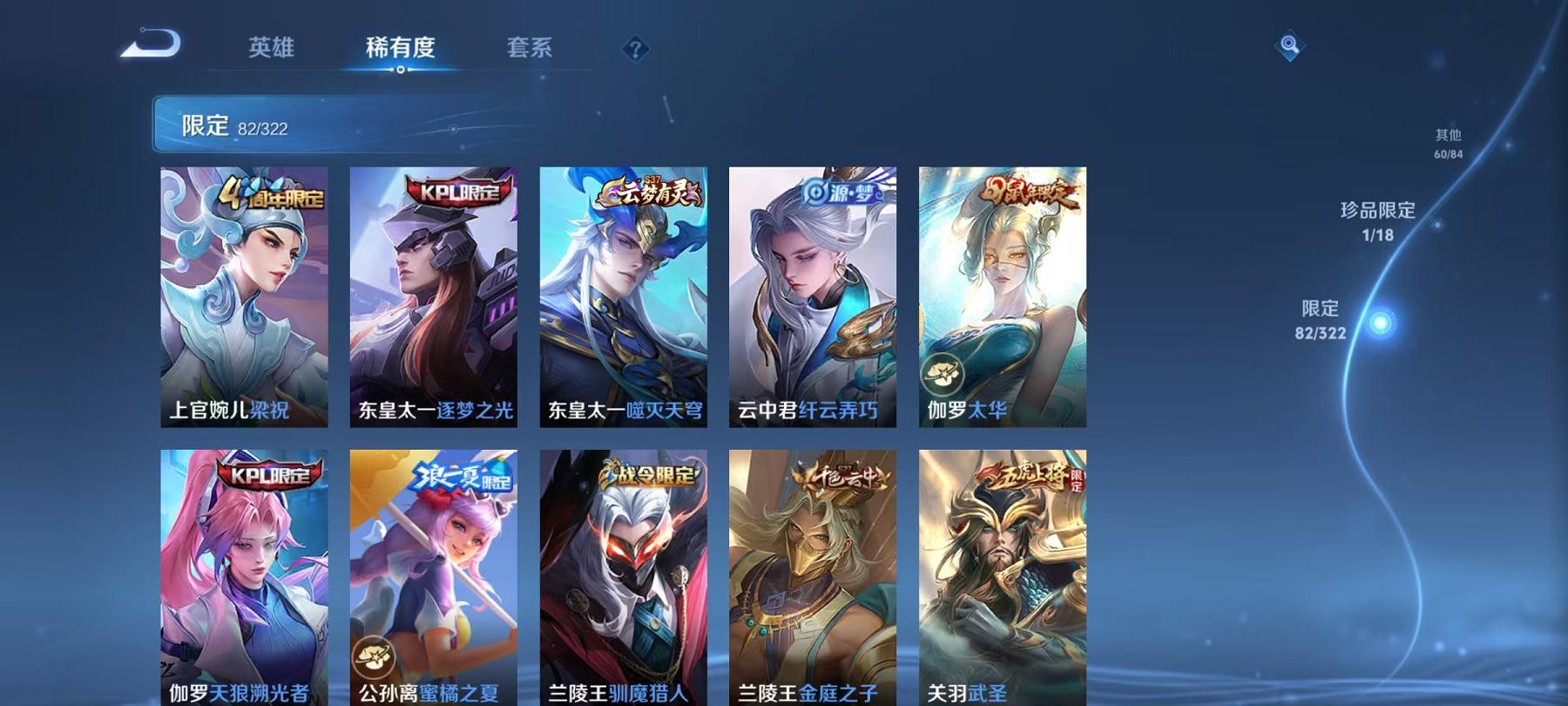
Task: Switch to the 英雄 tab
Action: [271, 50]
